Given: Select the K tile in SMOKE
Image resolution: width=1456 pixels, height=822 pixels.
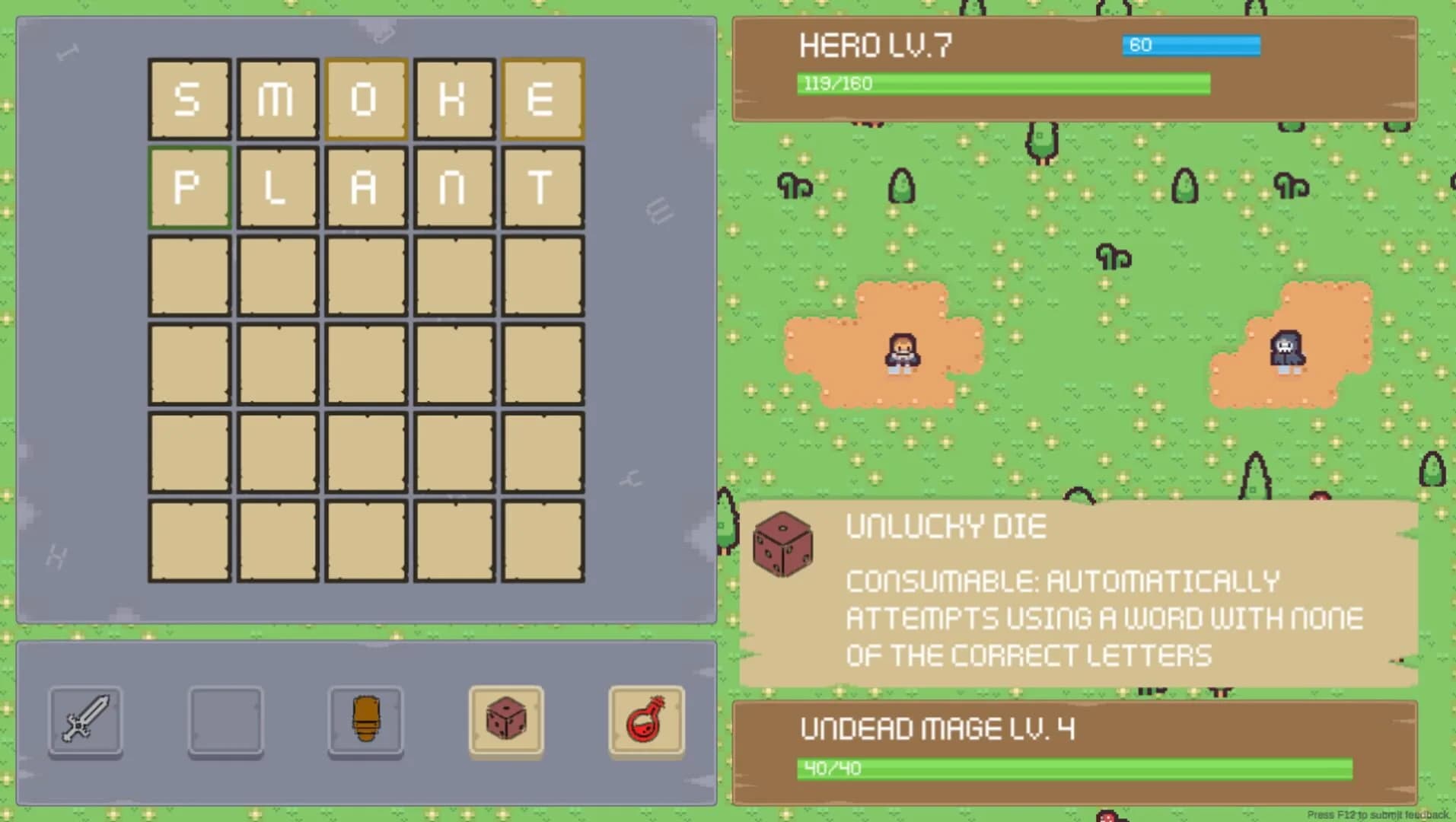Looking at the screenshot, I should click(x=454, y=99).
